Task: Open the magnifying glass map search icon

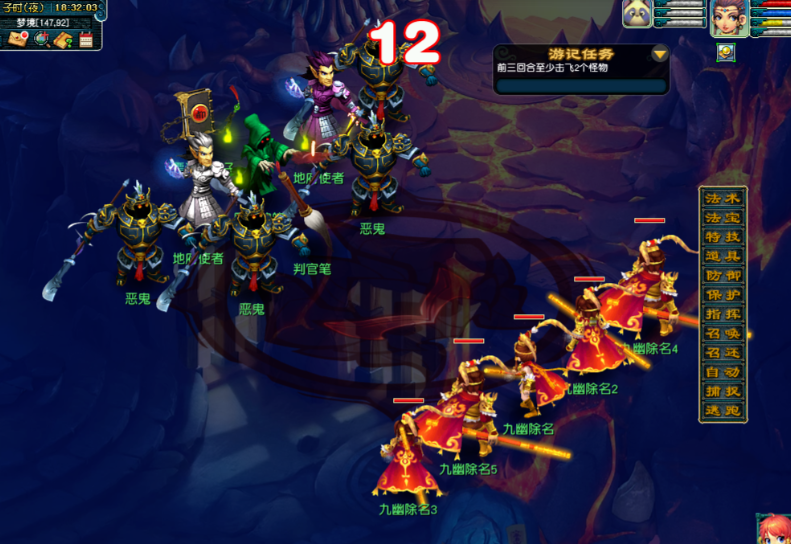Action: tap(41, 40)
